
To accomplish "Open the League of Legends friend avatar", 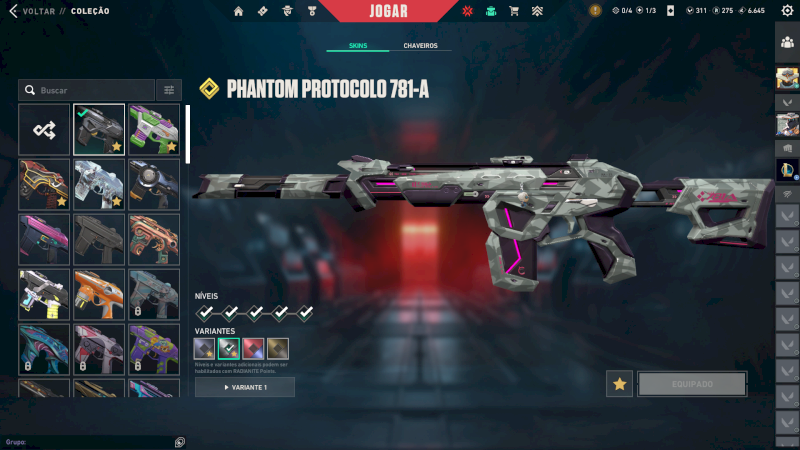I will (x=787, y=170).
